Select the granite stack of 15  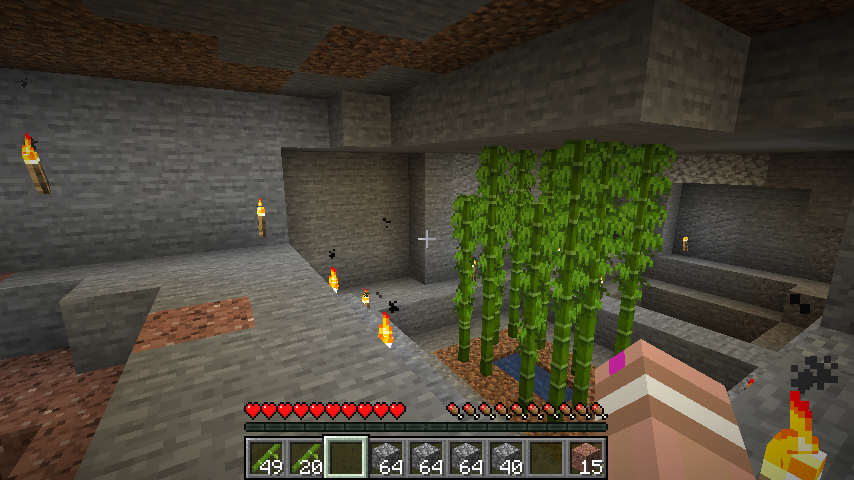[x=587, y=457]
